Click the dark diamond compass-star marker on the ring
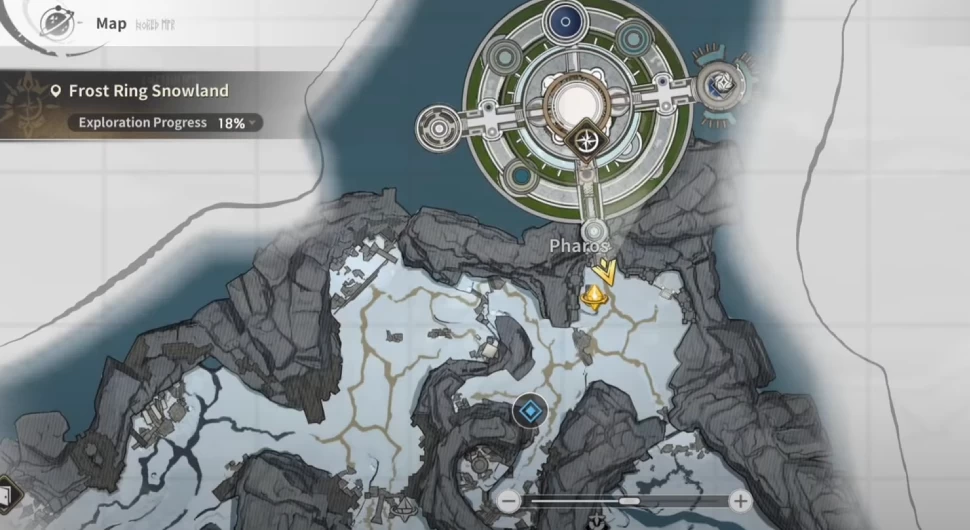Screen dimensions: 970x530 (x=584, y=142)
